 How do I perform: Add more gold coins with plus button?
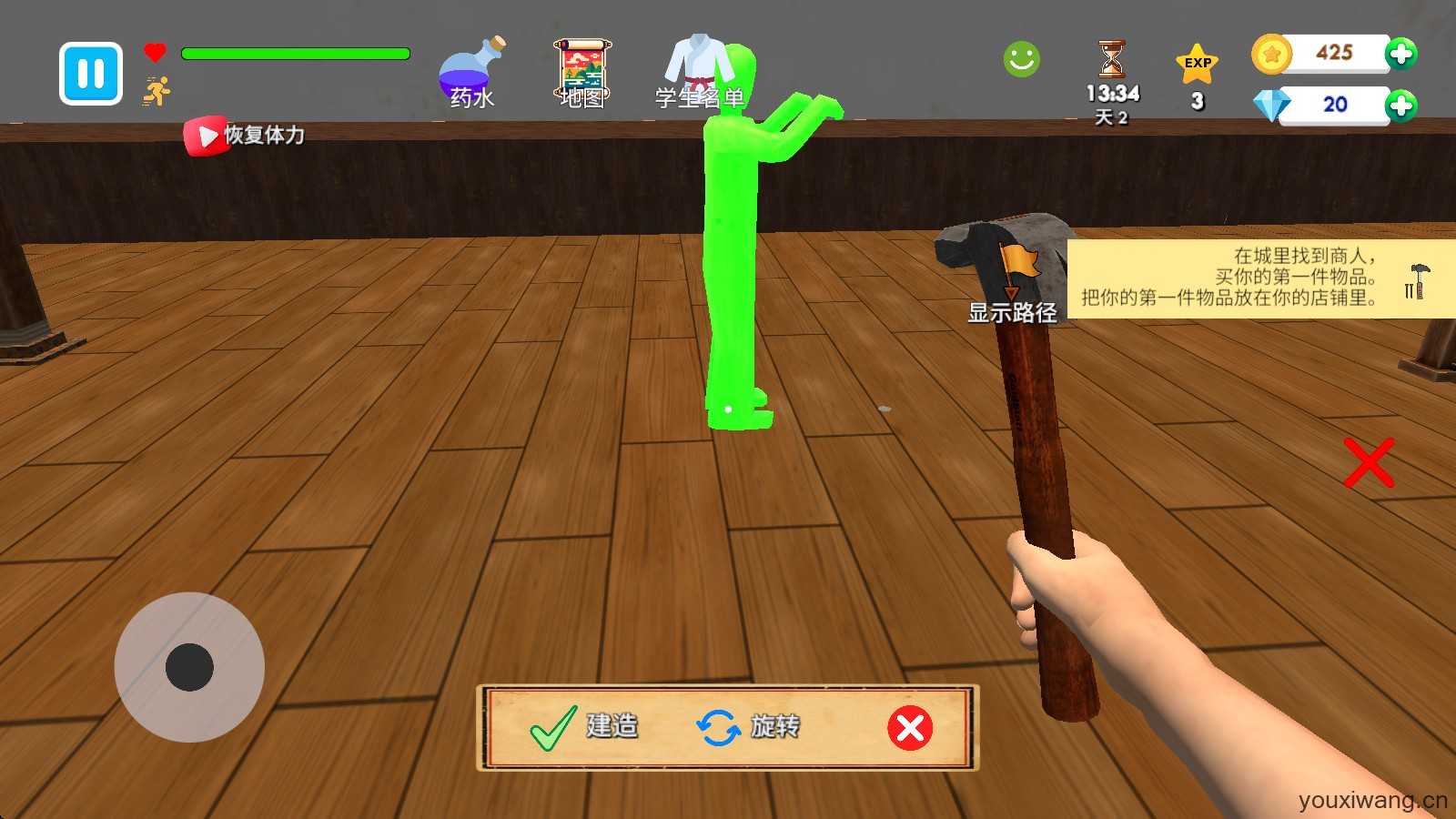click(1400, 54)
